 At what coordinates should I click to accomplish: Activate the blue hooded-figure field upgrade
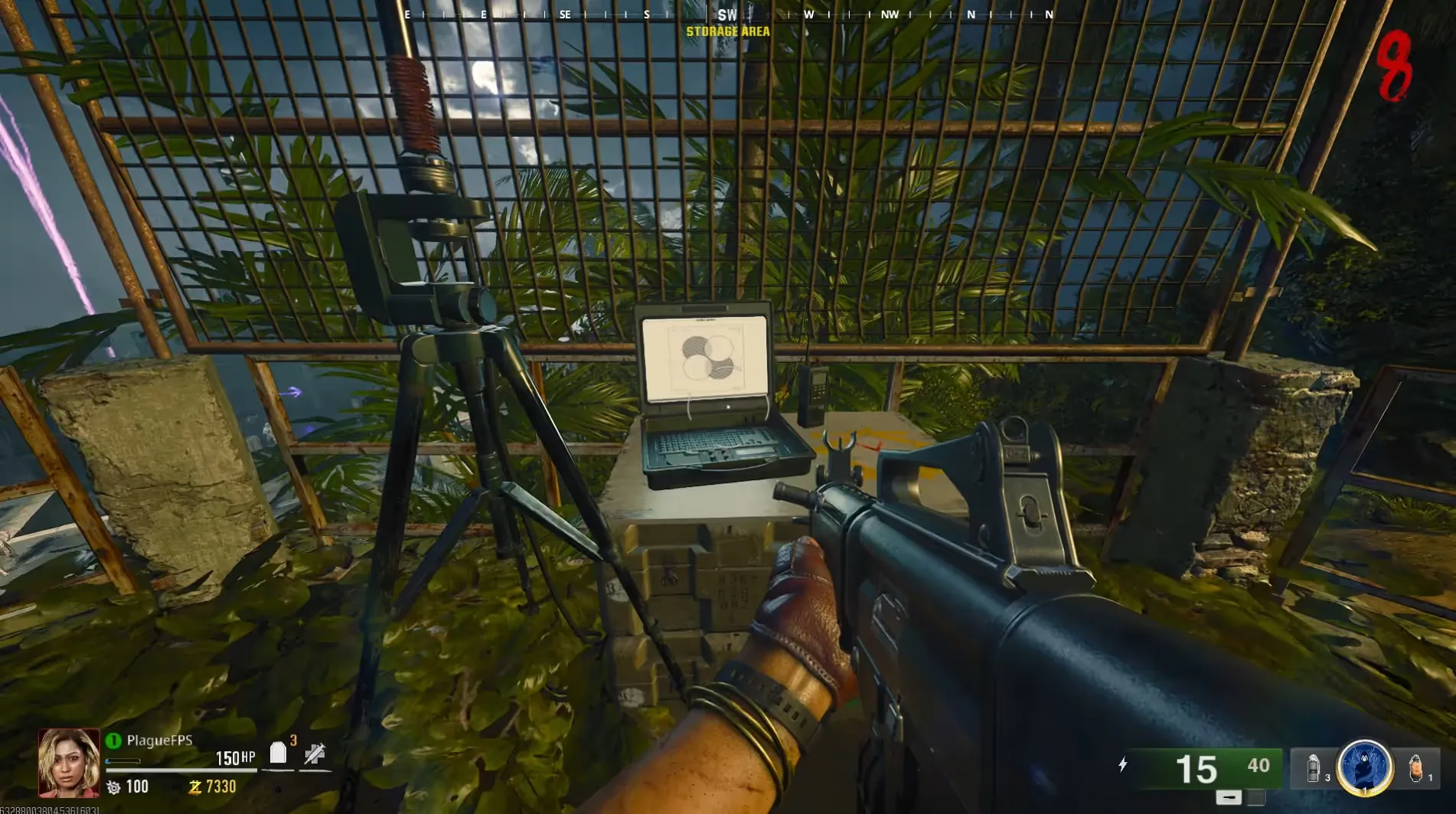[x=1364, y=767]
